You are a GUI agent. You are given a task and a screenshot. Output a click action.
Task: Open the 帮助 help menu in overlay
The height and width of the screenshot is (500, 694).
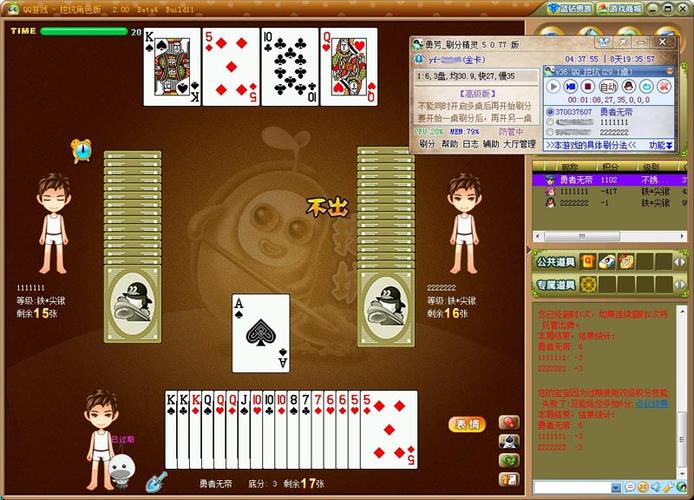450,144
